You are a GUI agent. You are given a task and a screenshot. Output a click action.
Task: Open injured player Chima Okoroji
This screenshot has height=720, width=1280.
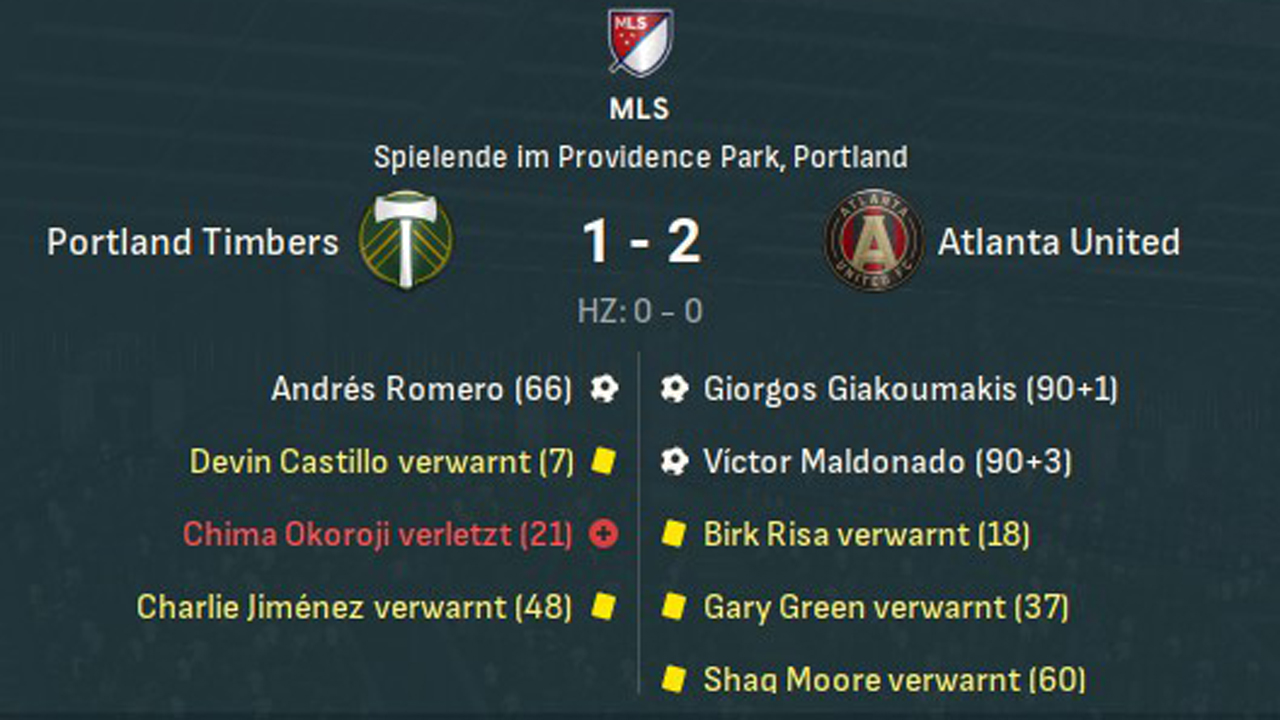377,534
